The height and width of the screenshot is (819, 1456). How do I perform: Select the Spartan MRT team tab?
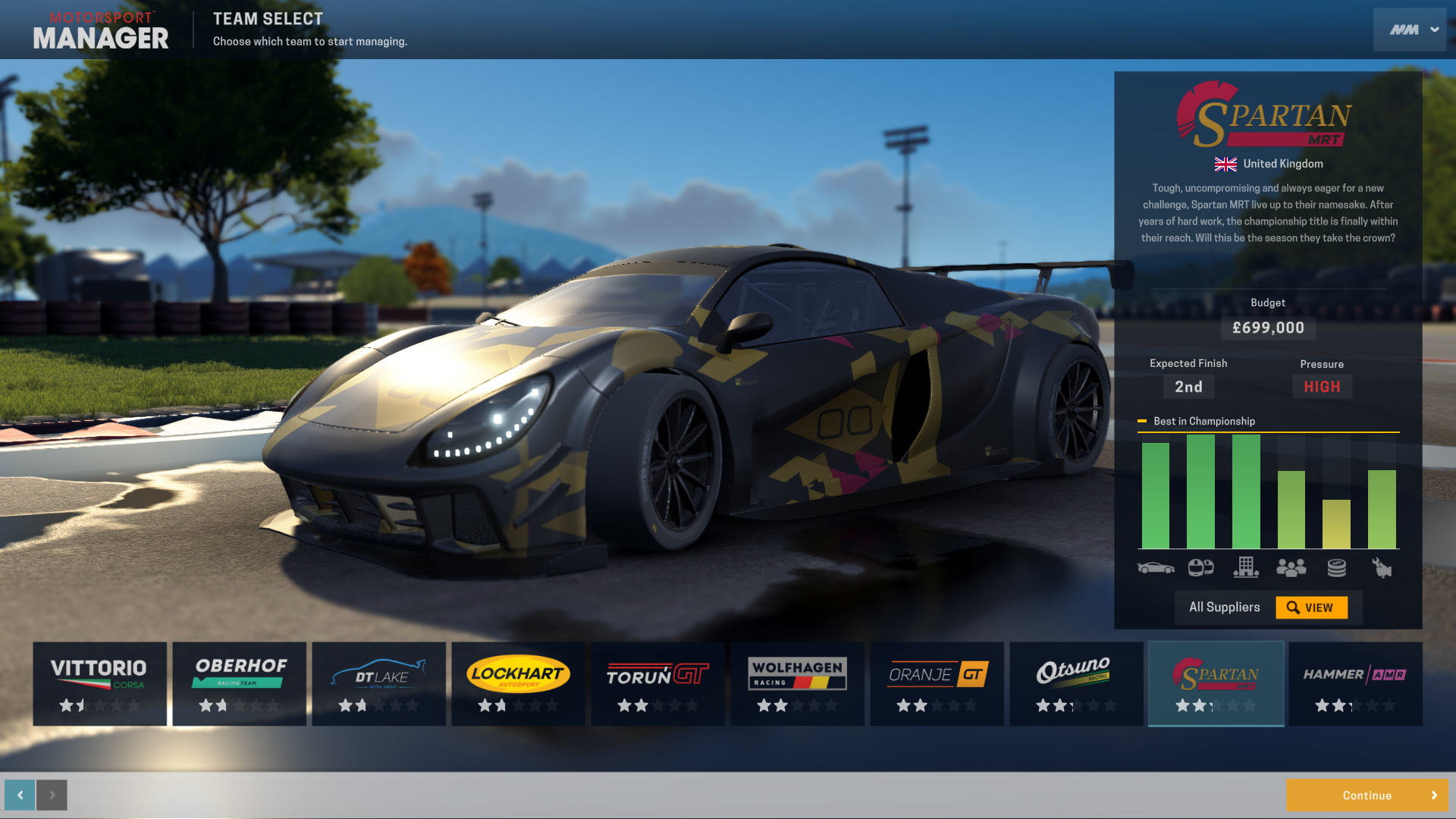click(1216, 683)
